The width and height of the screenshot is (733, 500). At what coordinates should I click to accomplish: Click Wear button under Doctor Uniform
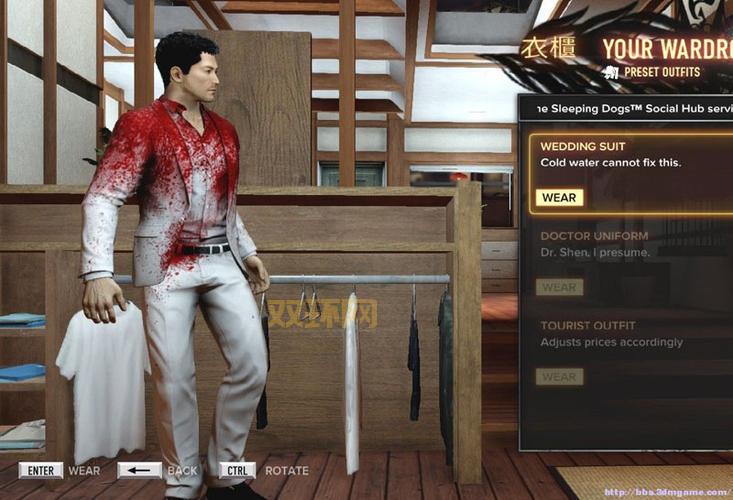point(559,287)
